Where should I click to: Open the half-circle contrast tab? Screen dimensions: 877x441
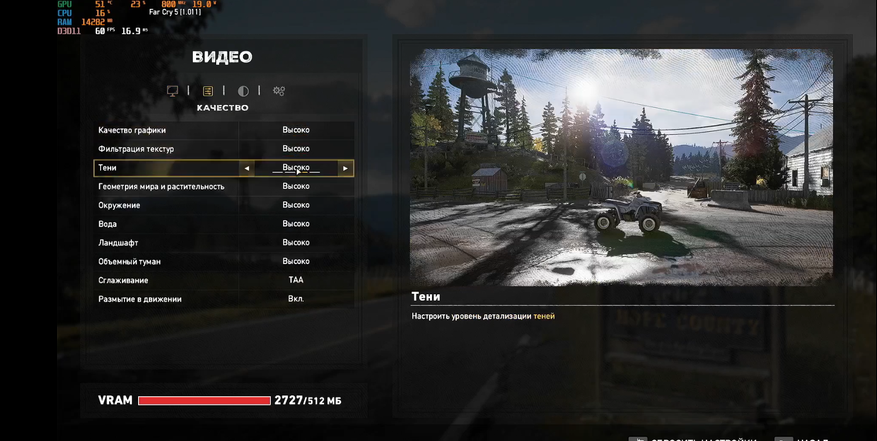243,91
